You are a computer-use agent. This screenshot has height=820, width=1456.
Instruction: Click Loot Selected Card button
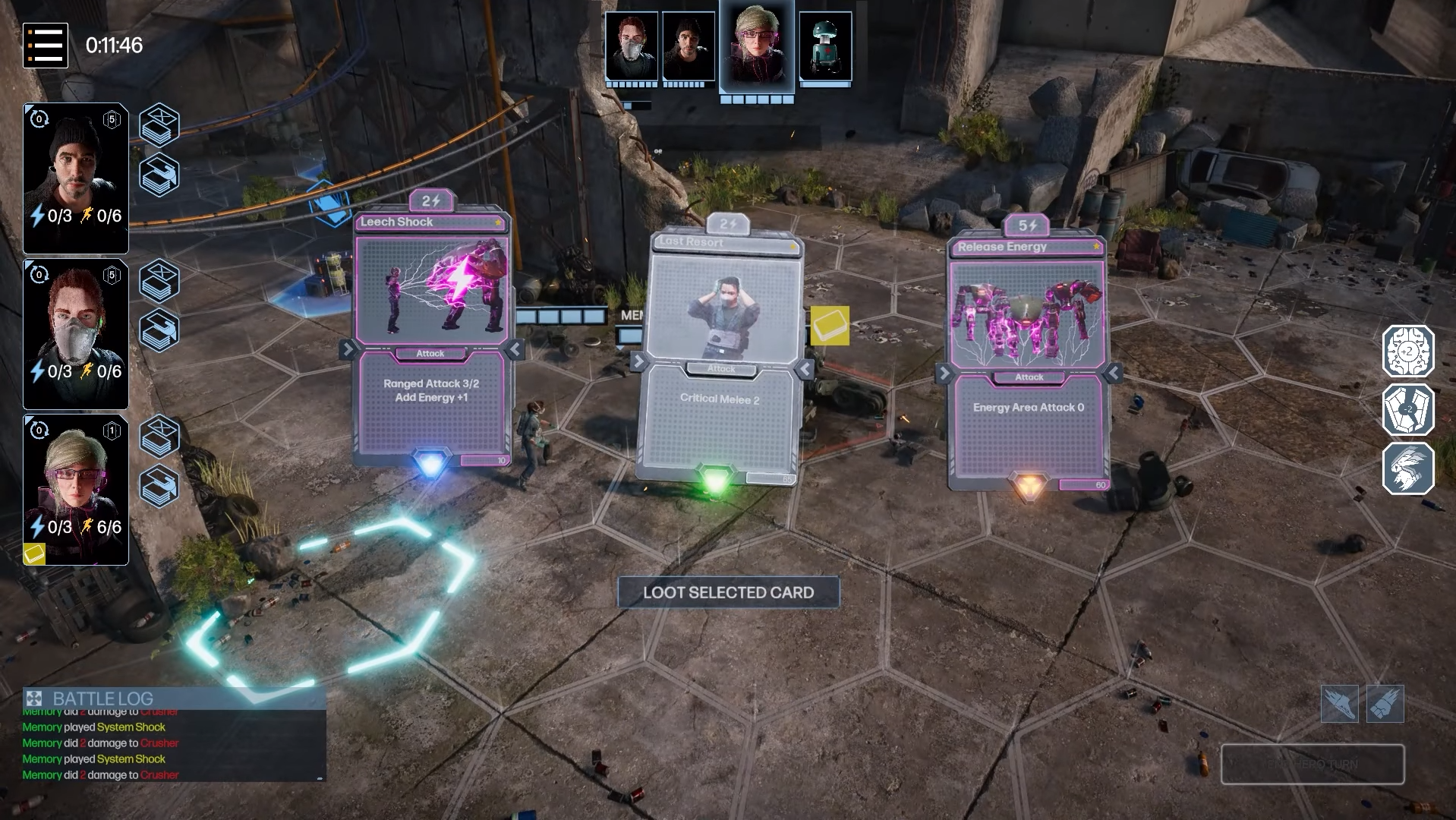point(728,593)
